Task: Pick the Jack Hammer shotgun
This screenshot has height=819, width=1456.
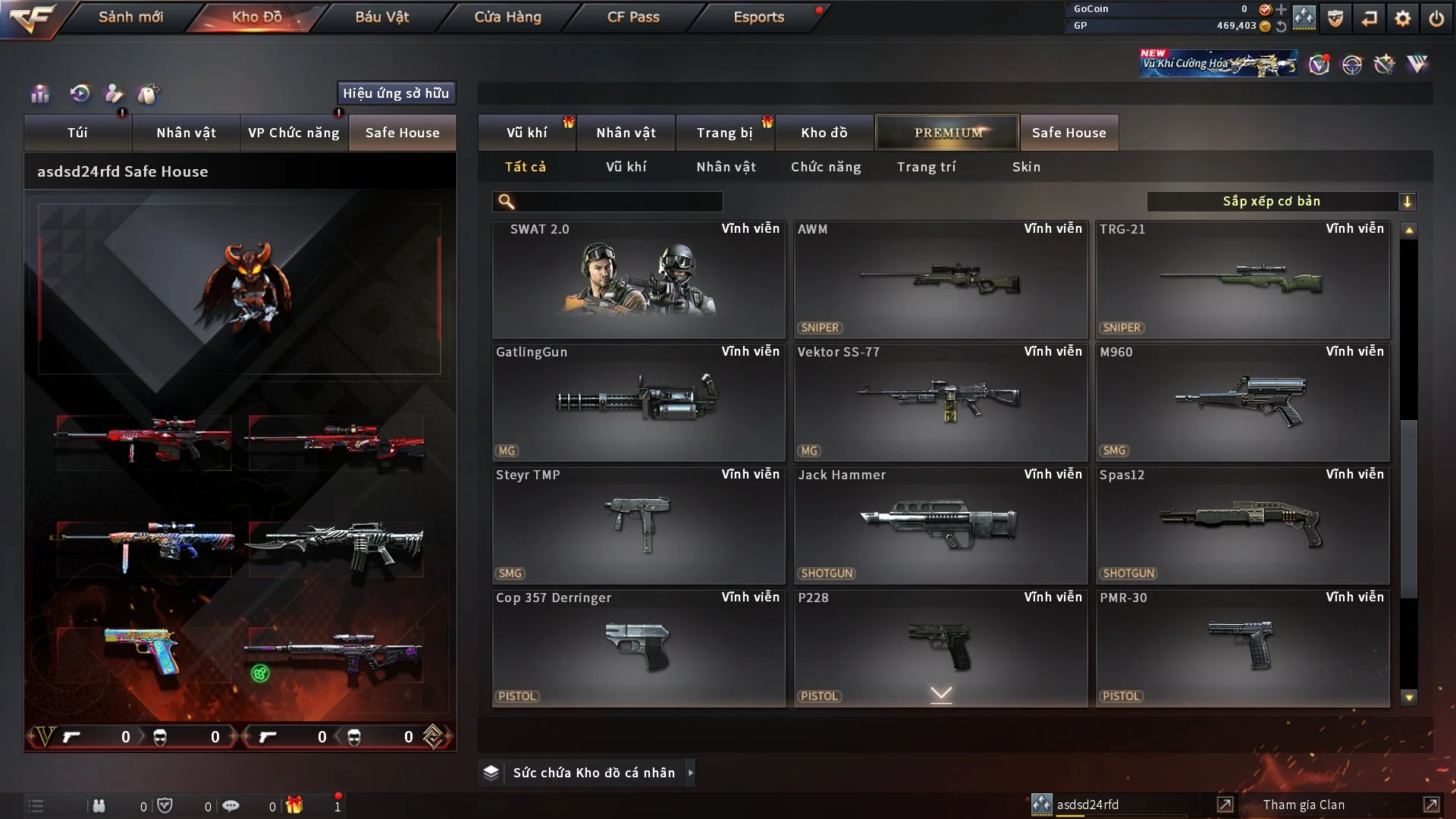Action: pos(940,526)
